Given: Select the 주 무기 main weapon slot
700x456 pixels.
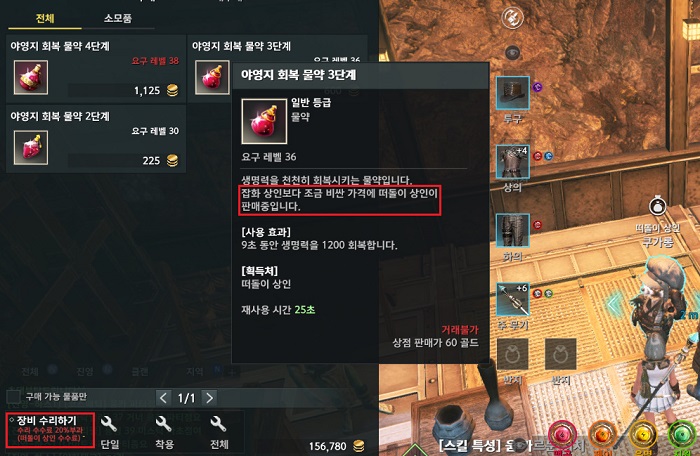Looking at the screenshot, I should (x=513, y=299).
